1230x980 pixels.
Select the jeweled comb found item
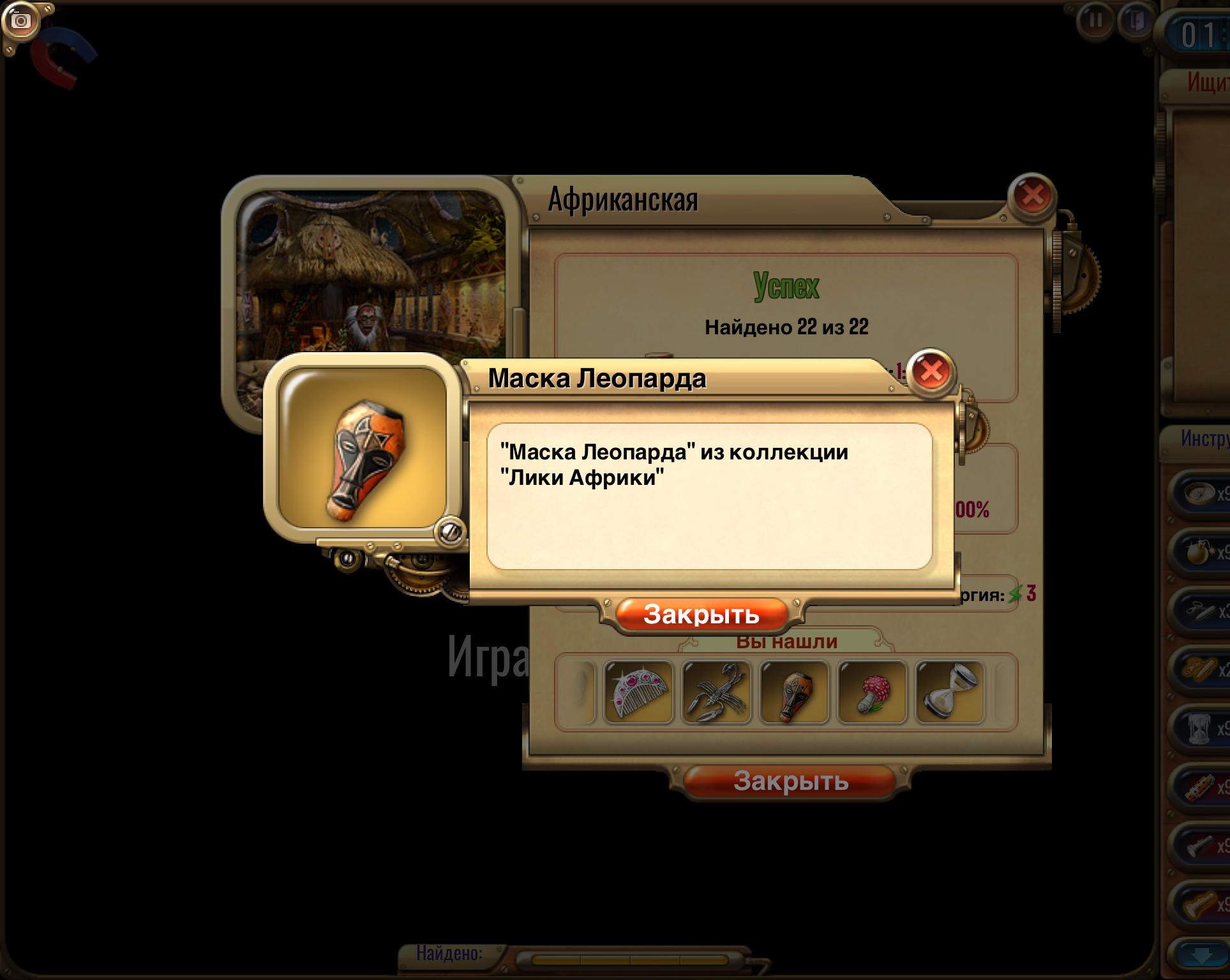[x=638, y=693]
